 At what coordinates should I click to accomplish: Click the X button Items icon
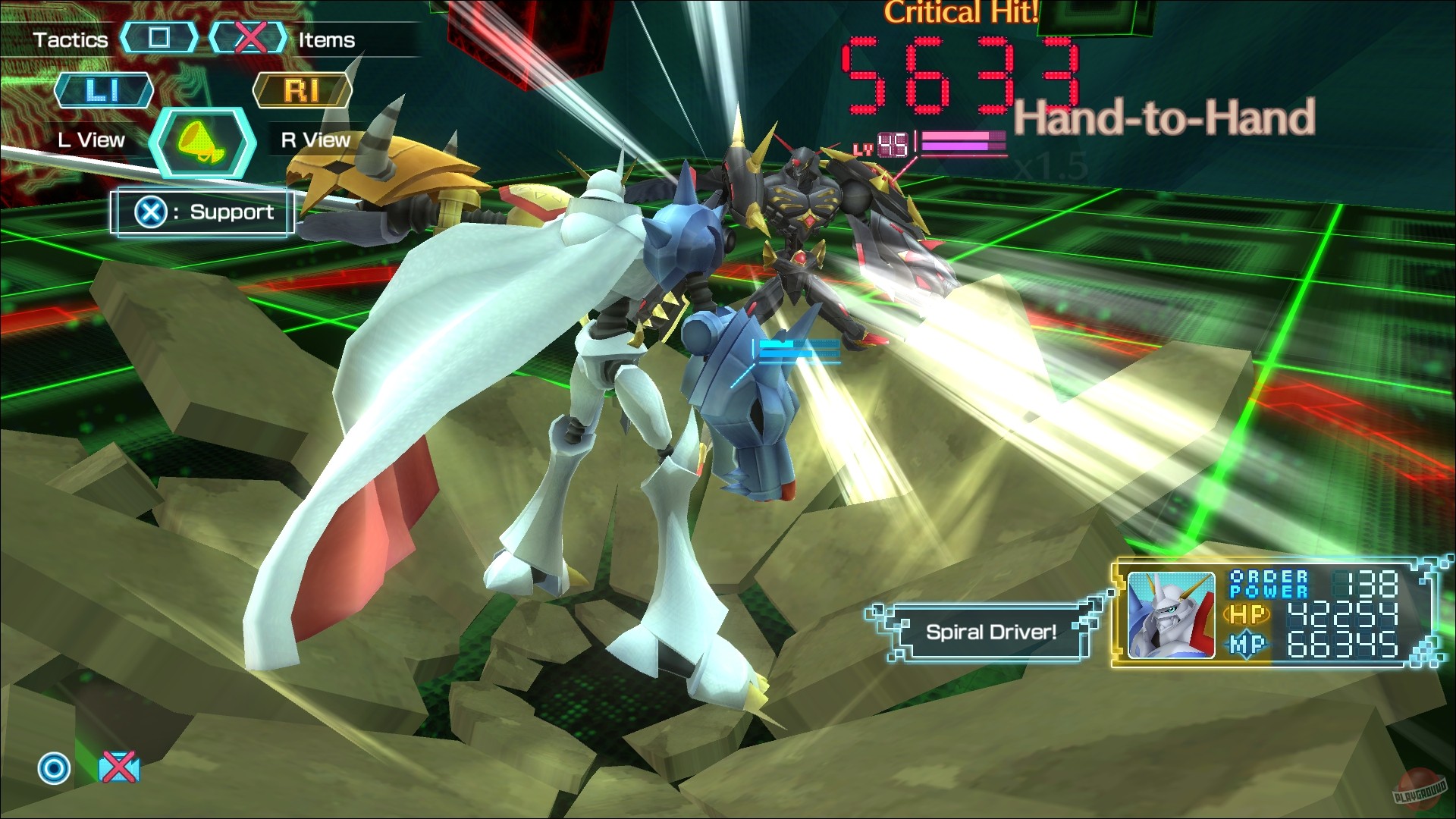pyautogui.click(x=250, y=38)
